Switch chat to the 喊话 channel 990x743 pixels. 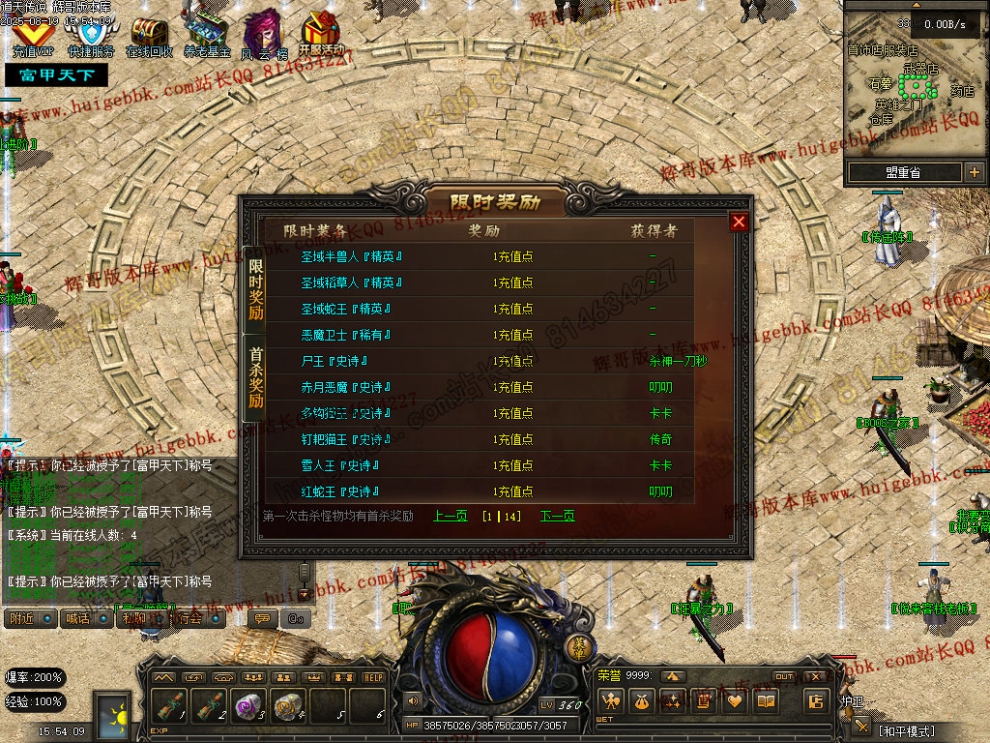tap(86, 618)
